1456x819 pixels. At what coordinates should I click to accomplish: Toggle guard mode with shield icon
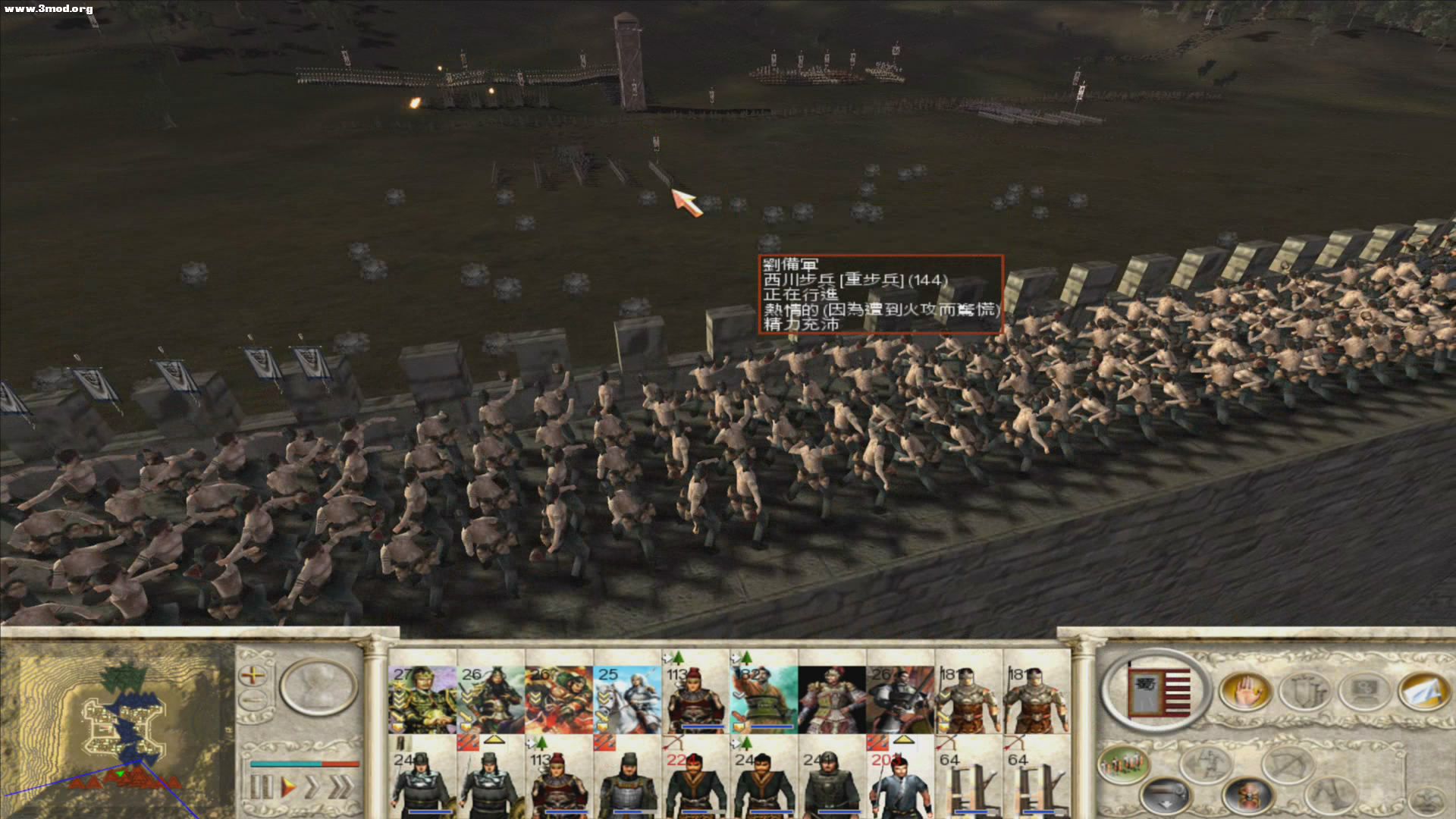[1306, 690]
